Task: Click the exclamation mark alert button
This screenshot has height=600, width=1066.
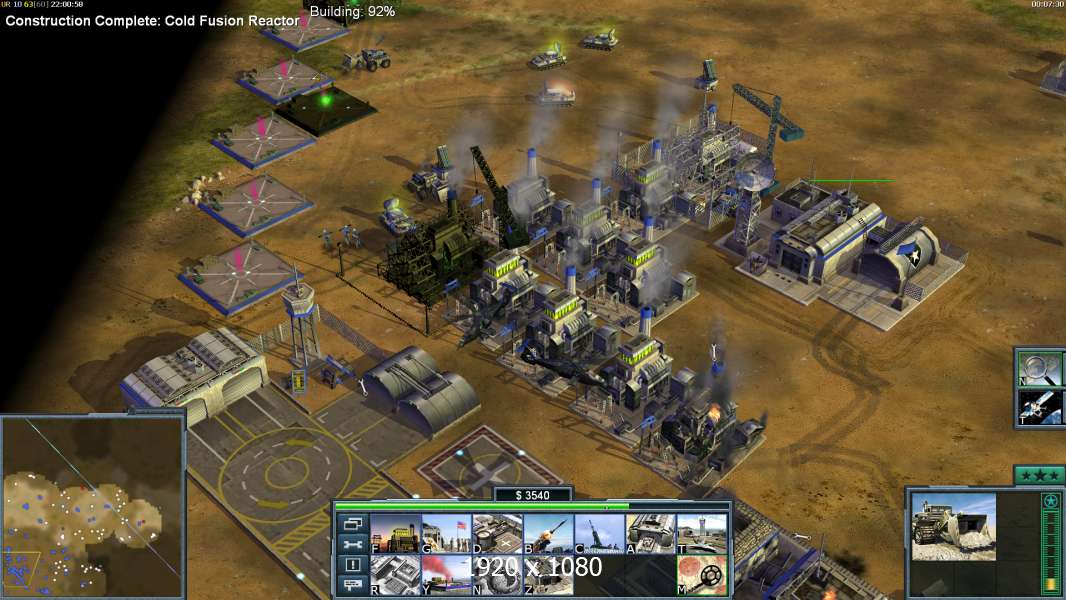Action: coord(352,565)
